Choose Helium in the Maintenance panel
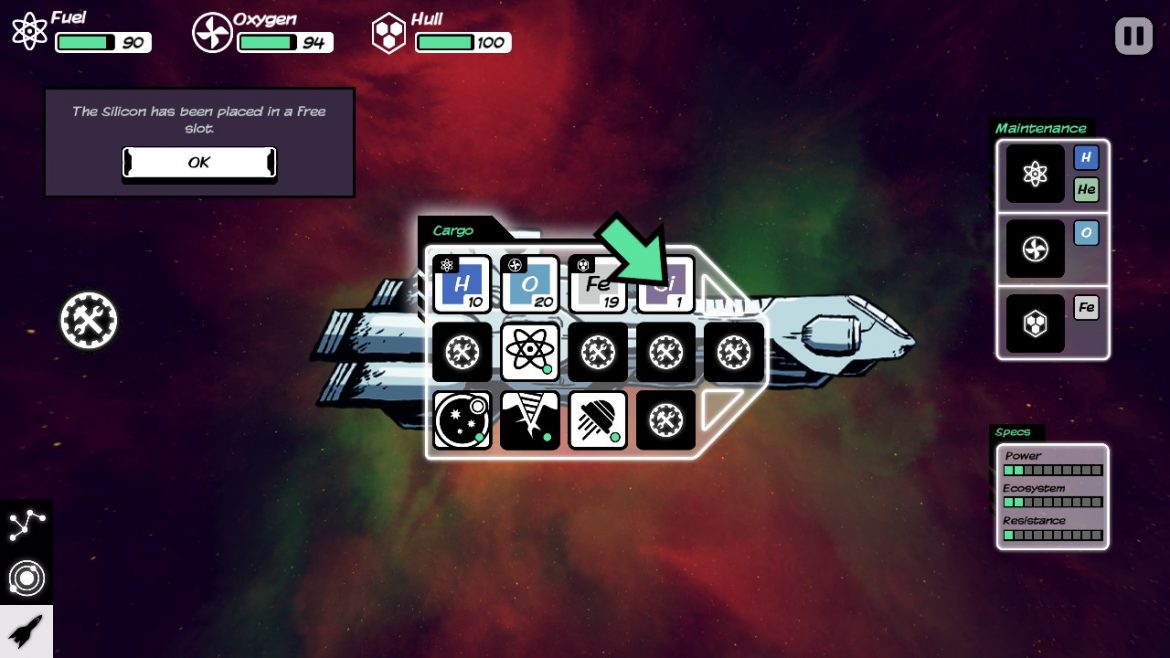This screenshot has width=1170, height=658. click(x=1087, y=189)
